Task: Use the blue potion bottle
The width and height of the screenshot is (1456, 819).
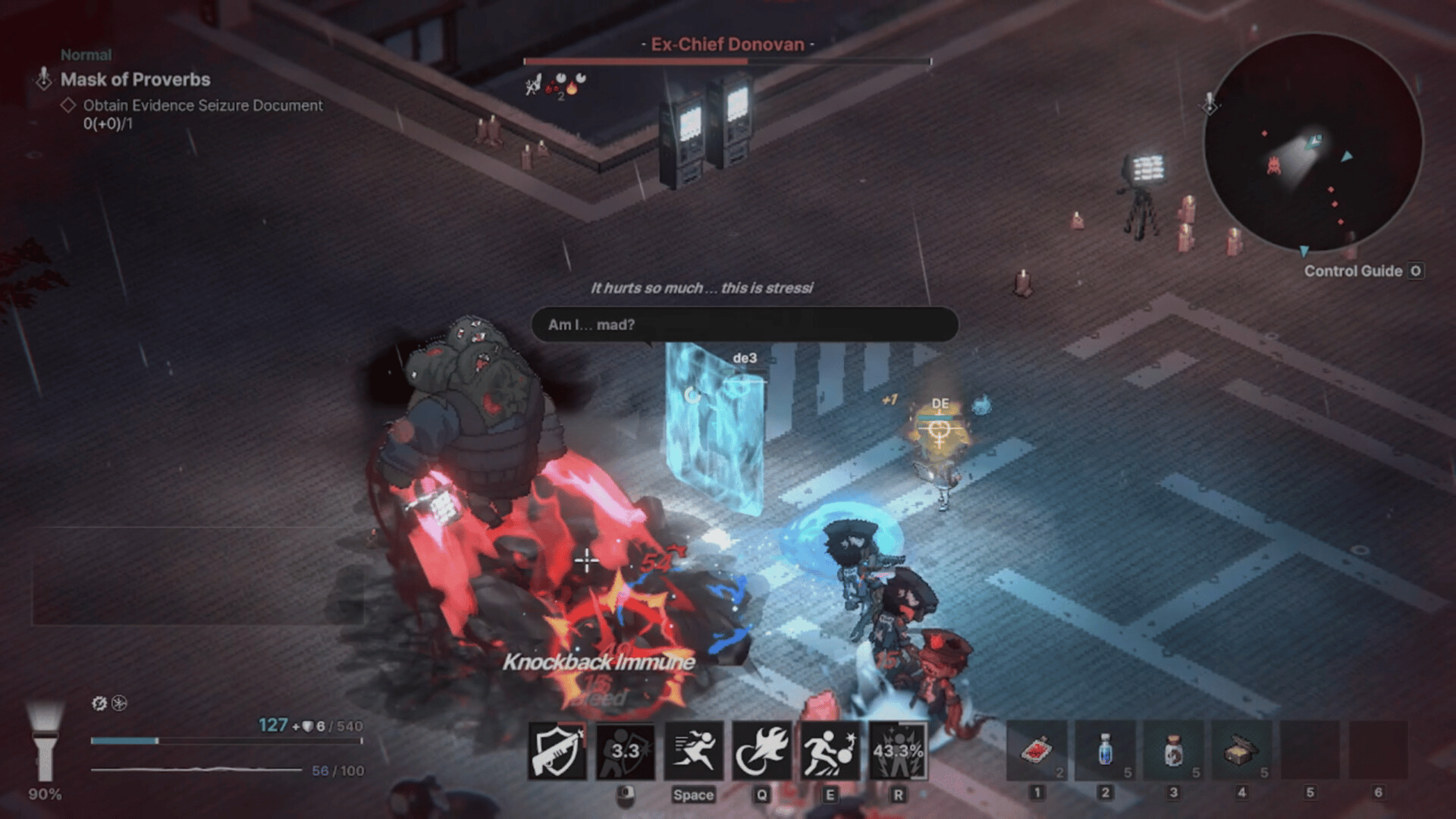Action: 1105,752
